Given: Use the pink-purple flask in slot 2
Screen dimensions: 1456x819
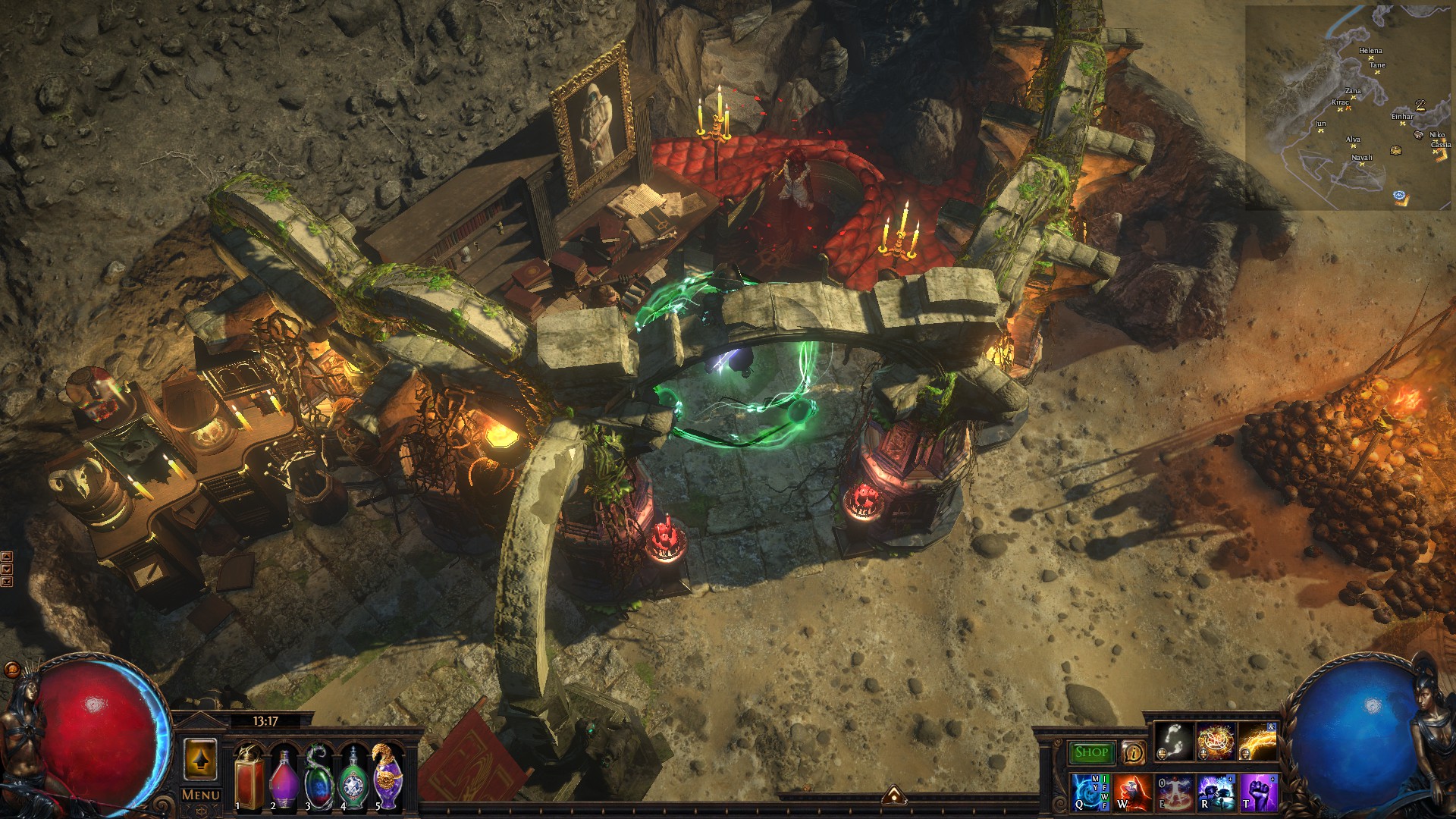Looking at the screenshot, I should pos(284,777).
